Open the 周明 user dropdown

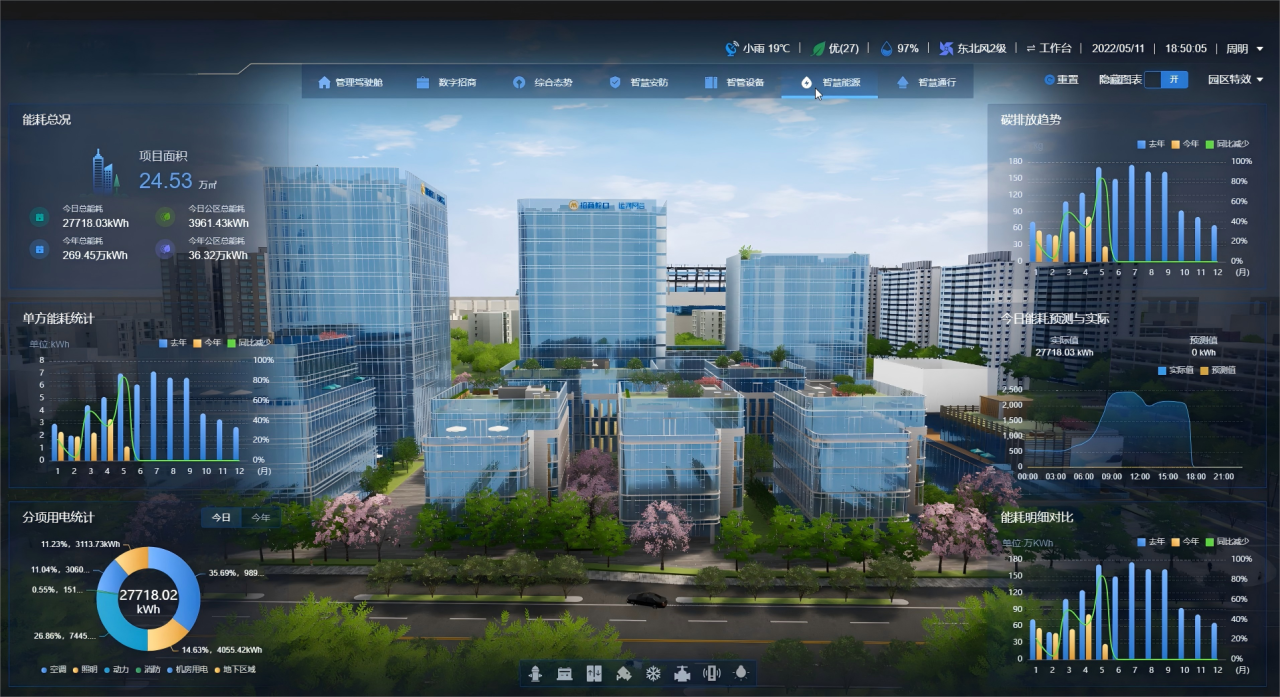[1244, 48]
